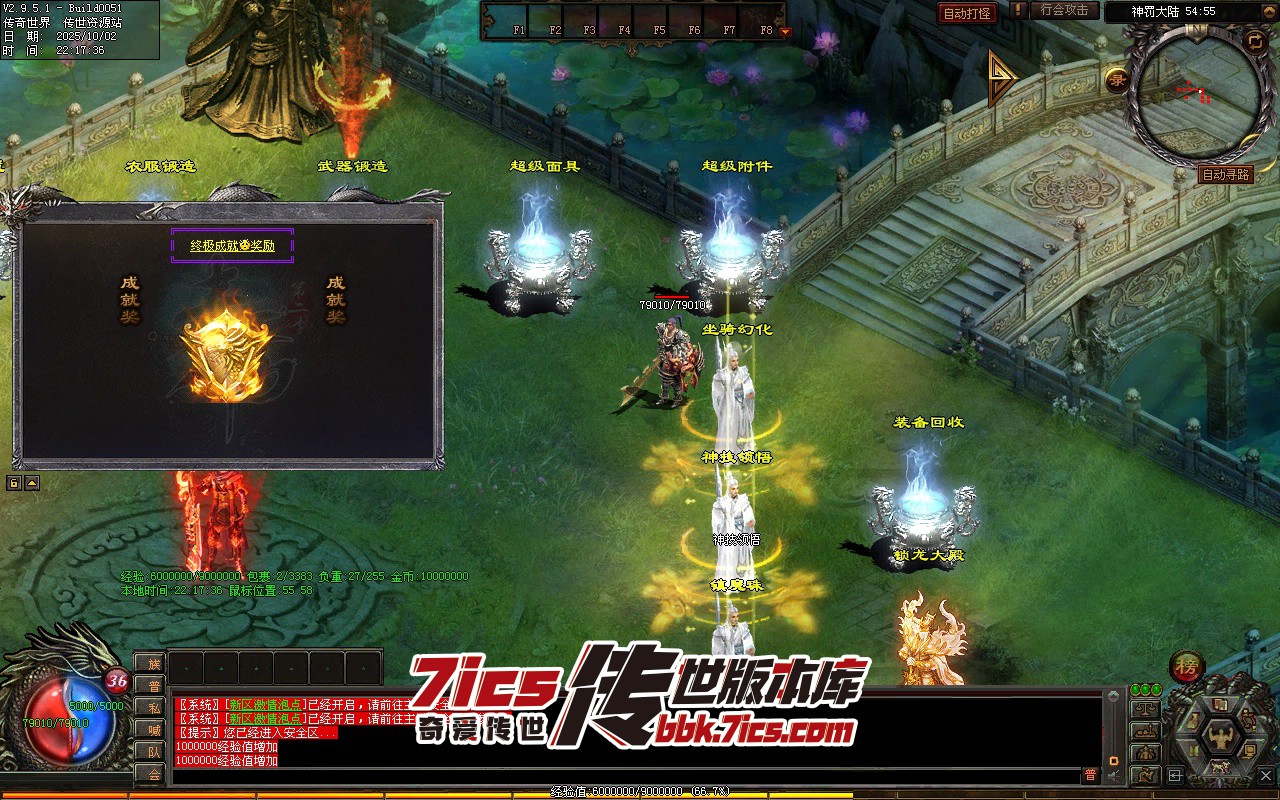The height and width of the screenshot is (800, 1280).
Task: Open the scales trade button
Action: [x=1143, y=709]
